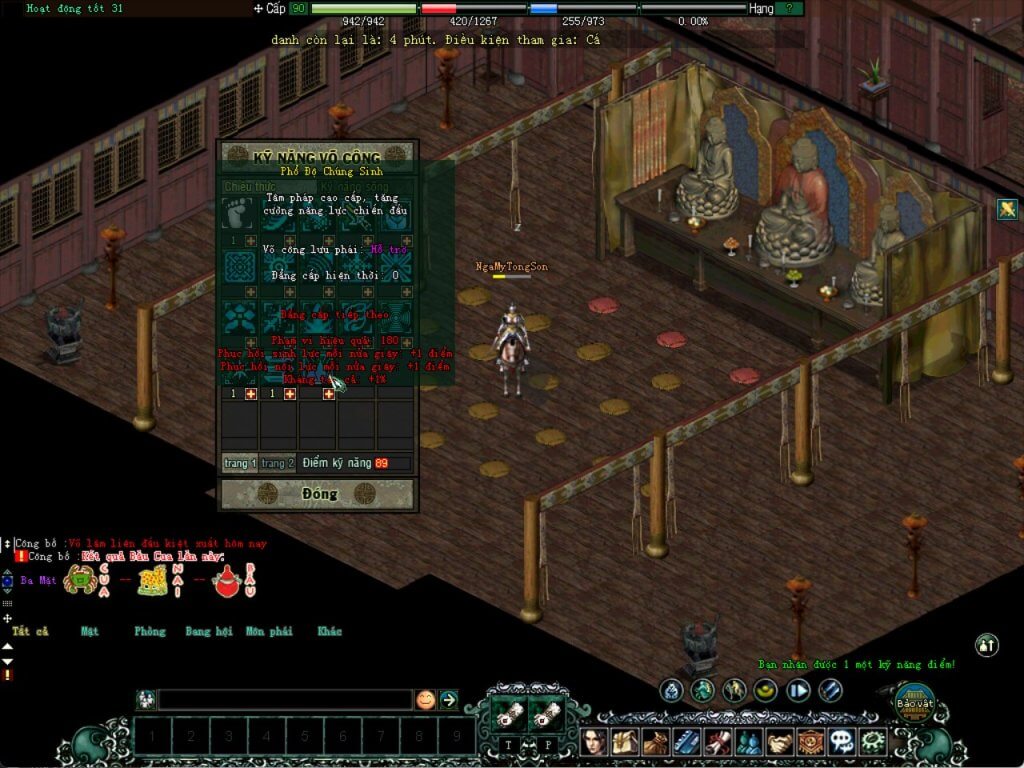
Task: Open the Bảo vật treasure shop
Action: point(913,704)
